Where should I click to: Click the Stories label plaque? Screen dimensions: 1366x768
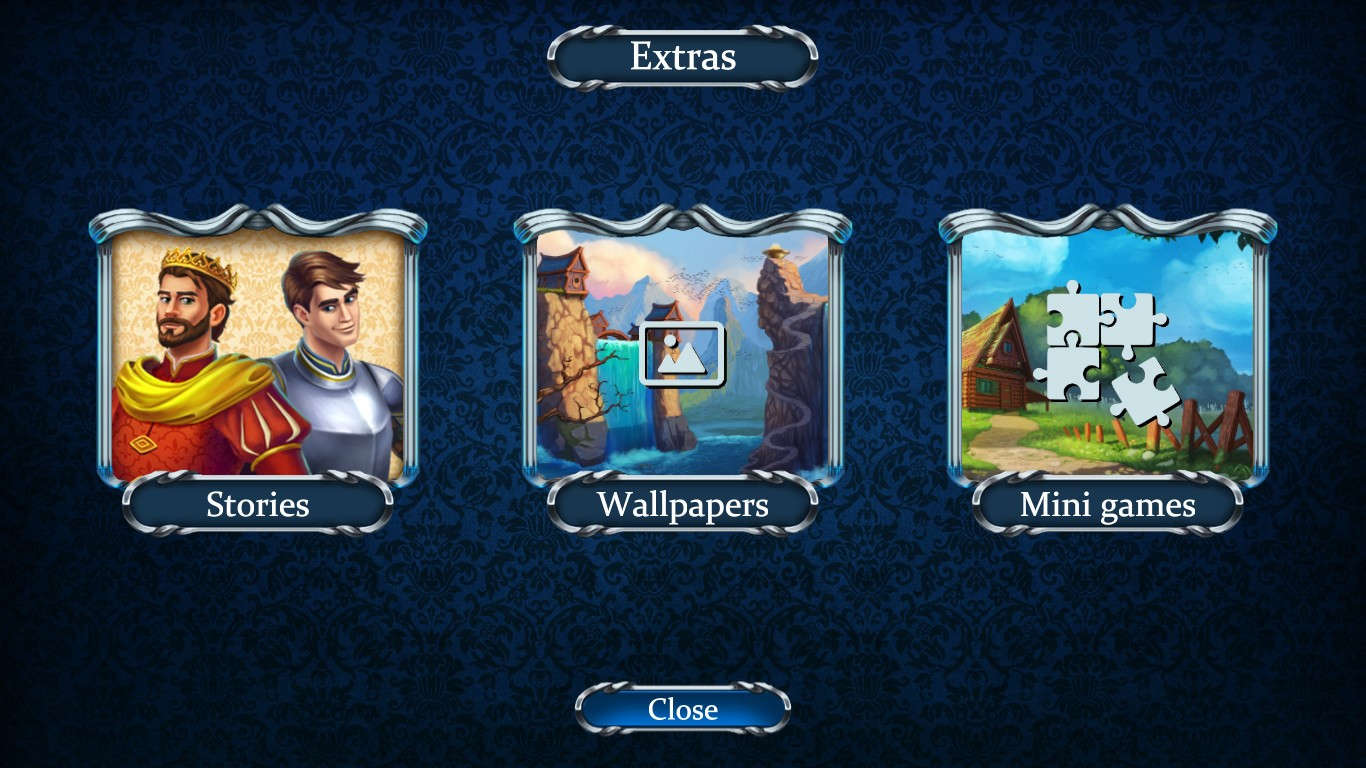coord(258,505)
